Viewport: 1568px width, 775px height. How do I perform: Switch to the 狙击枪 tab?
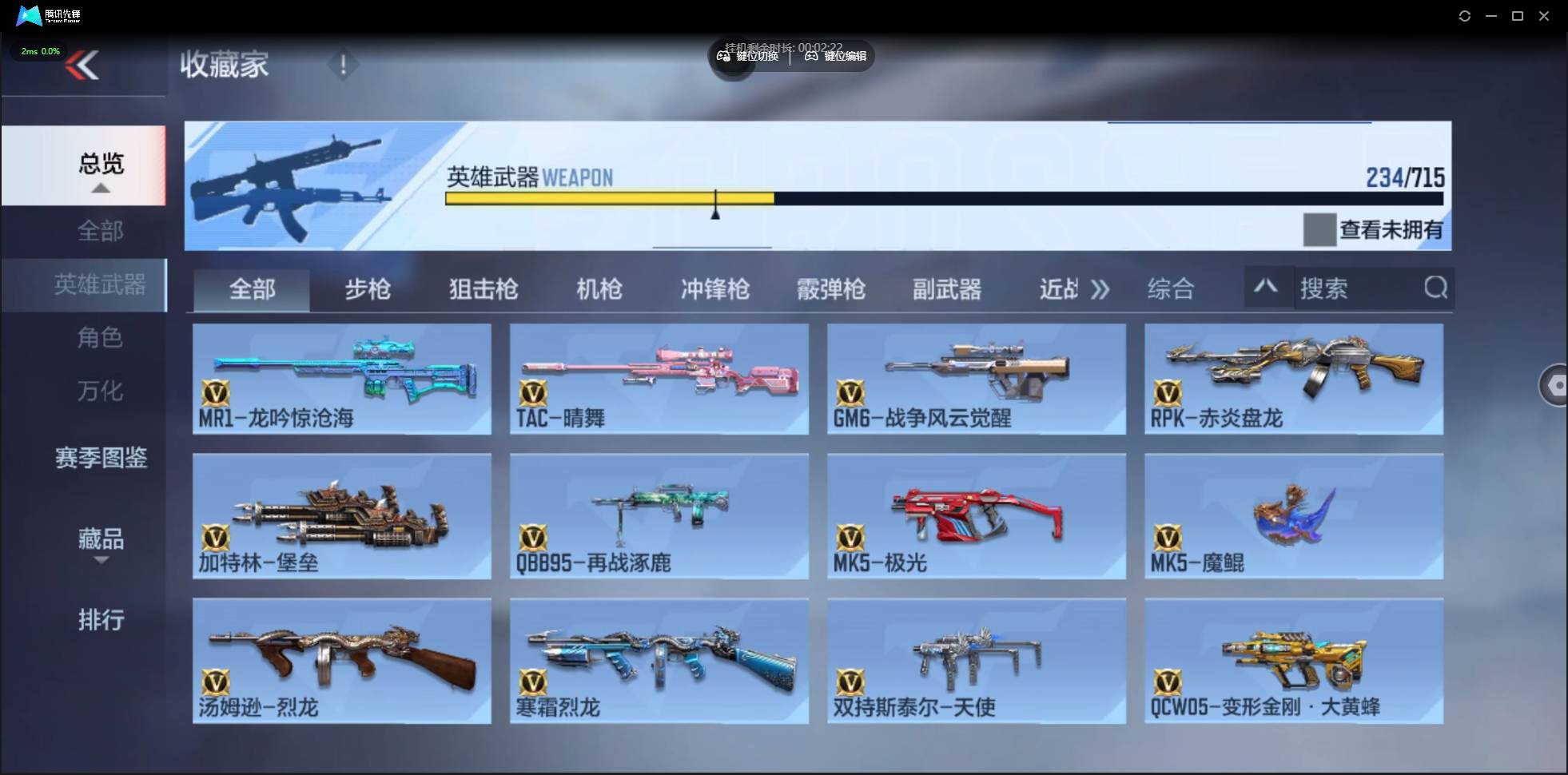click(483, 289)
